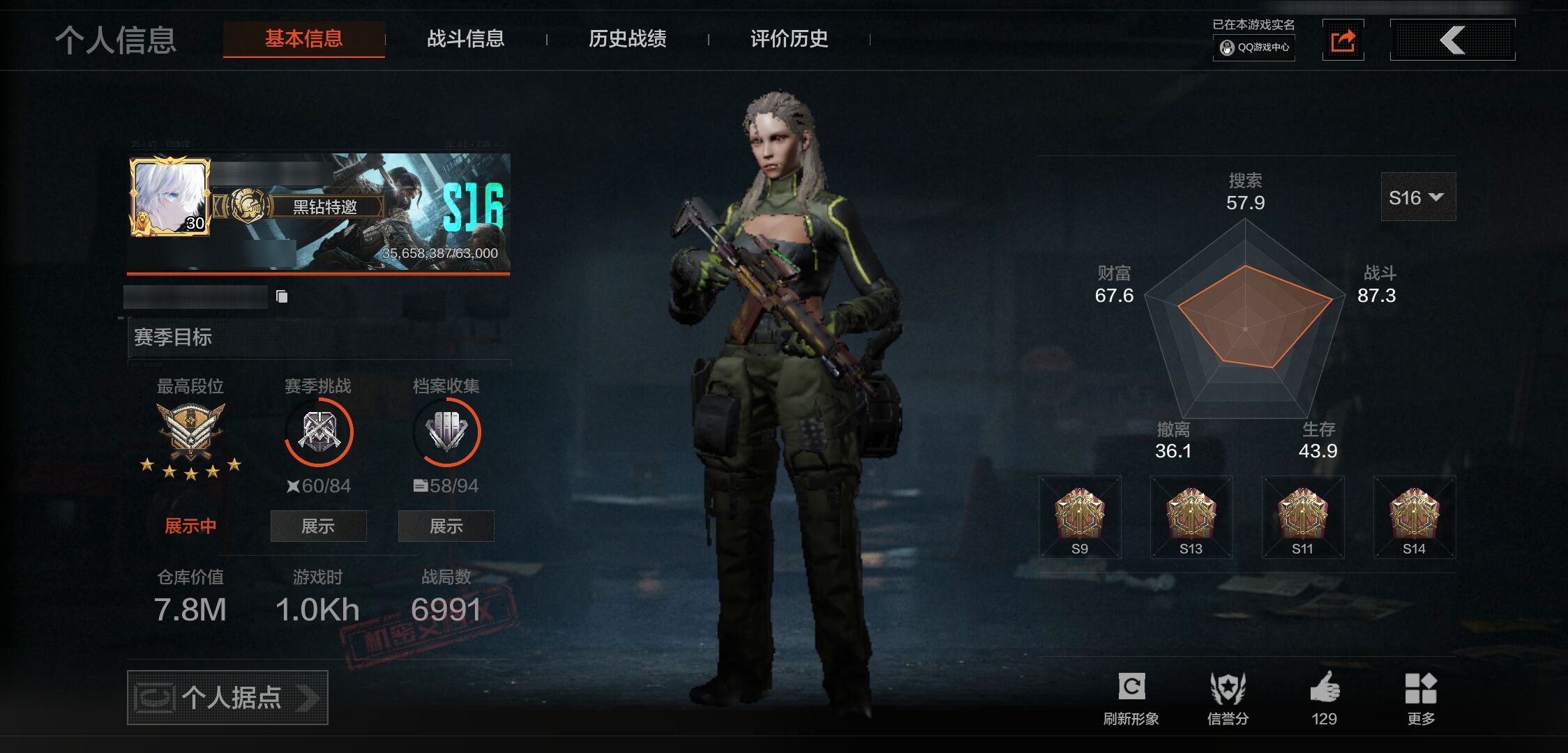View the 评价历史 tab
The width and height of the screenshot is (1568, 753).
(x=789, y=38)
